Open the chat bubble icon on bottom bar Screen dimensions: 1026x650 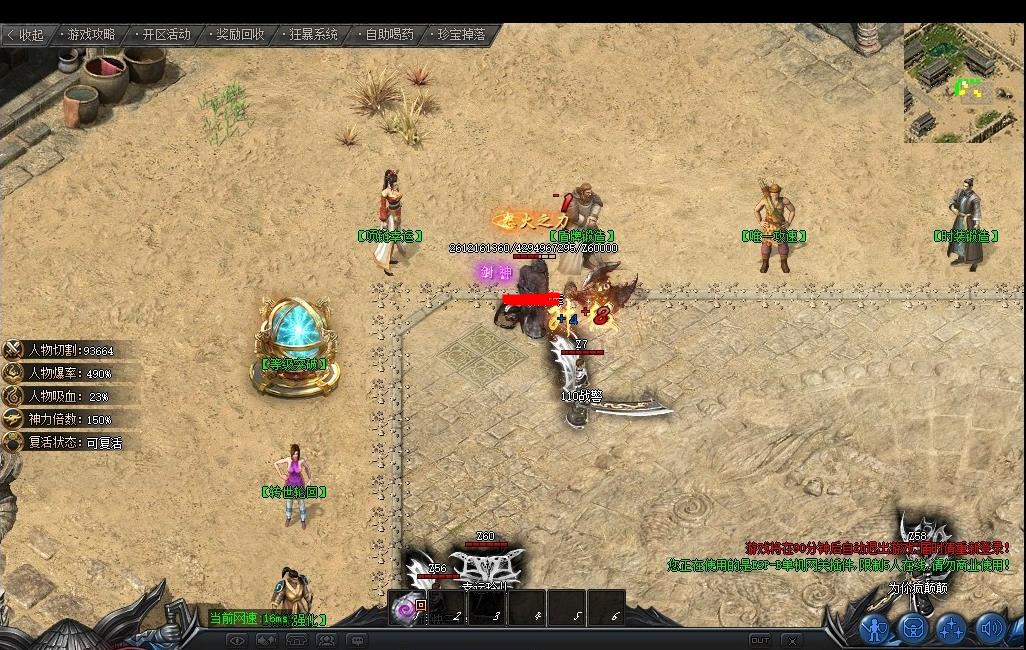tap(356, 640)
